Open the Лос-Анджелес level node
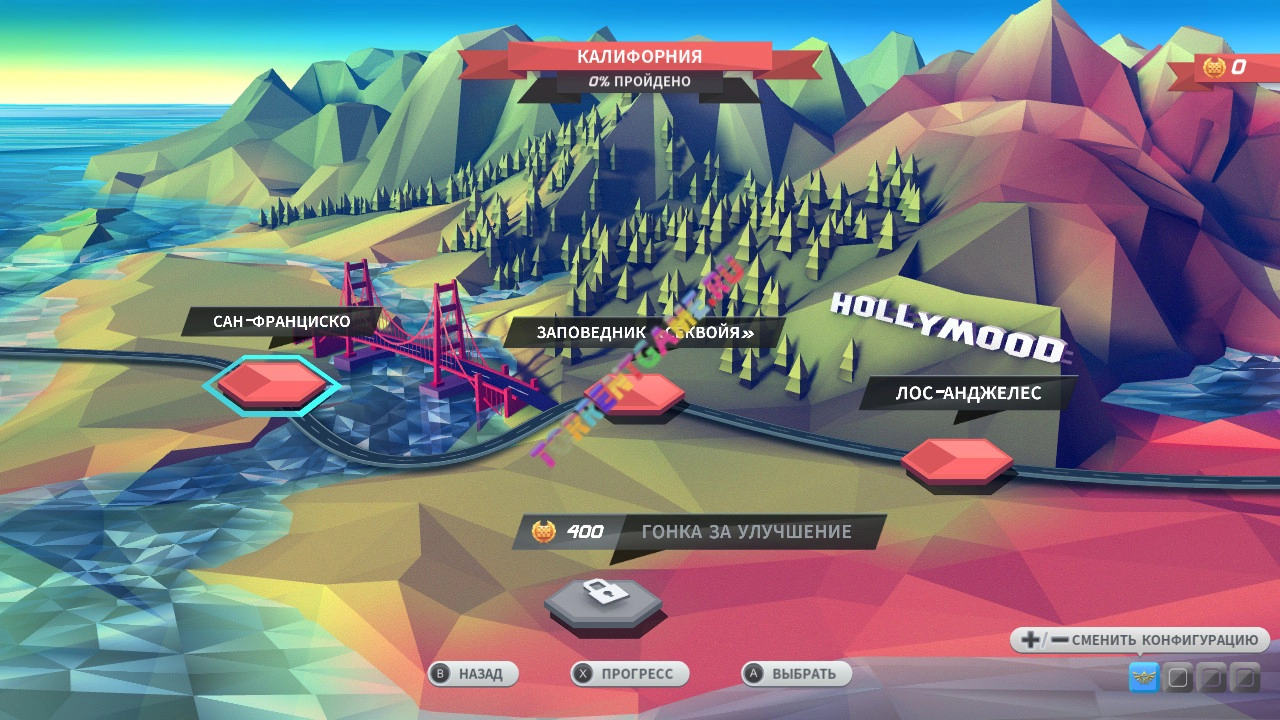1280x720 pixels. [x=957, y=460]
